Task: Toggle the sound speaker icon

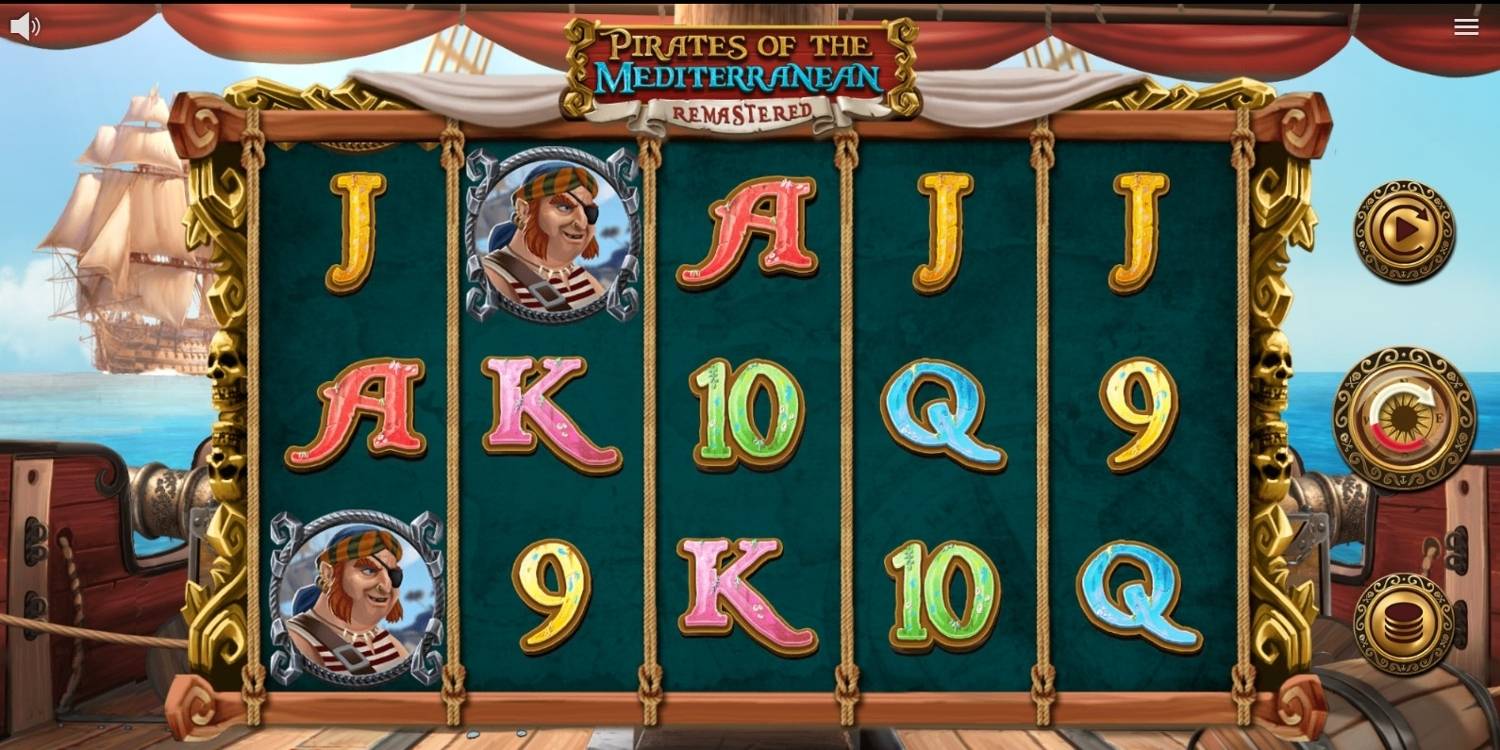Action: [24, 26]
